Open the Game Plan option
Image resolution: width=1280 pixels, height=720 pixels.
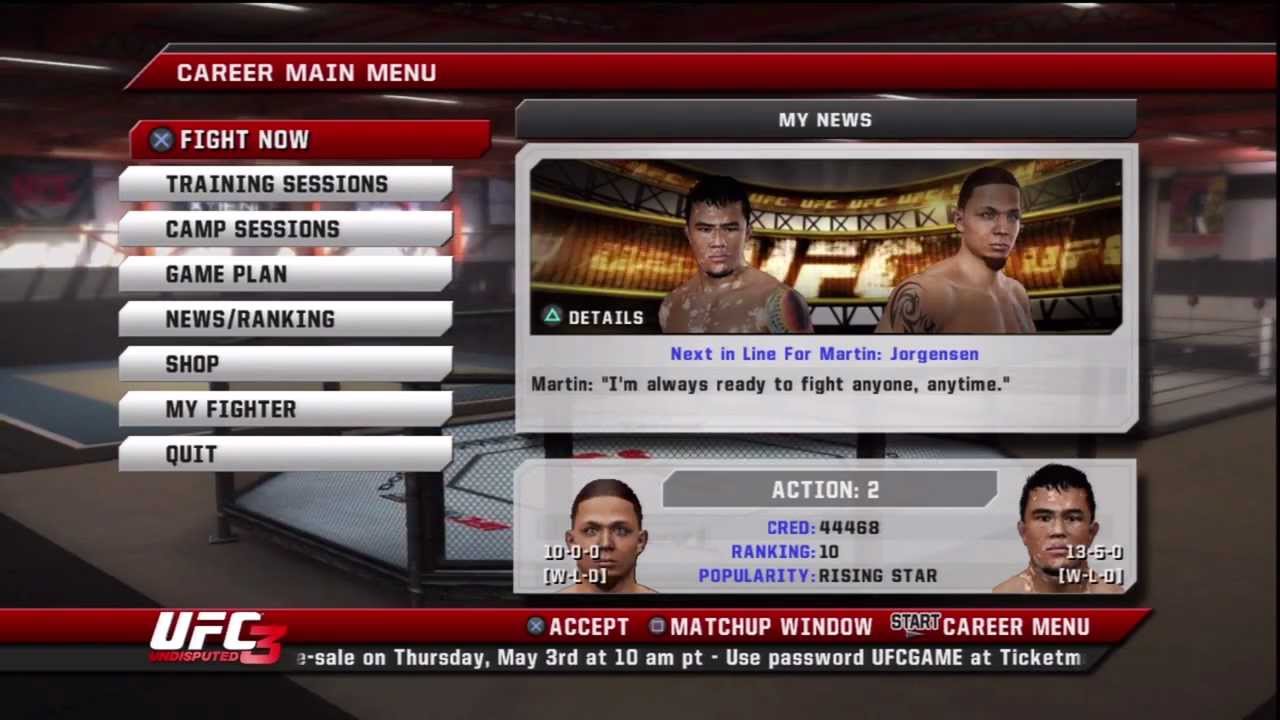285,274
